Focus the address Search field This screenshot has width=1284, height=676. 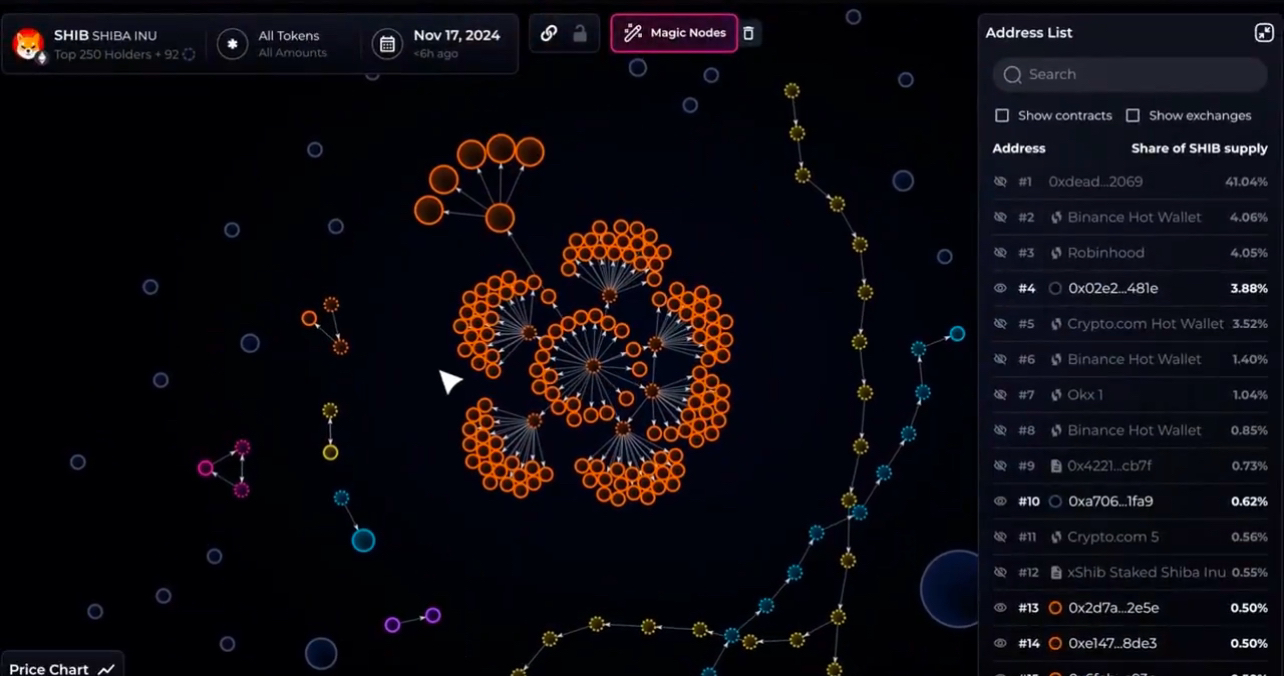point(1130,74)
